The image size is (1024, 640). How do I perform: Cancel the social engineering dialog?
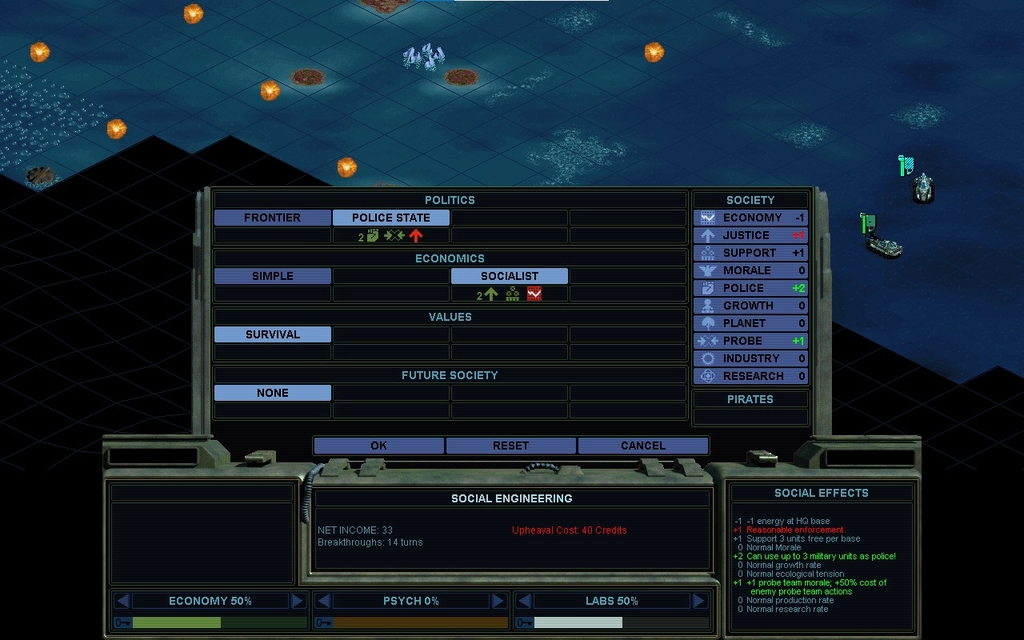(642, 446)
